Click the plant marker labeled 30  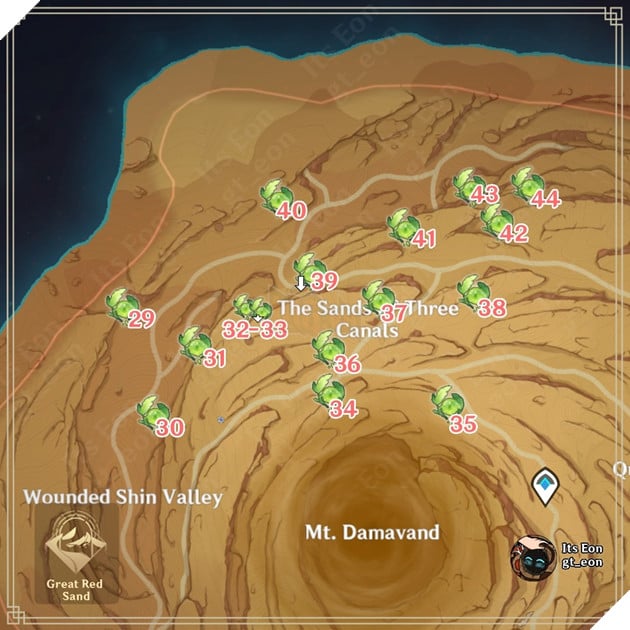(152, 411)
